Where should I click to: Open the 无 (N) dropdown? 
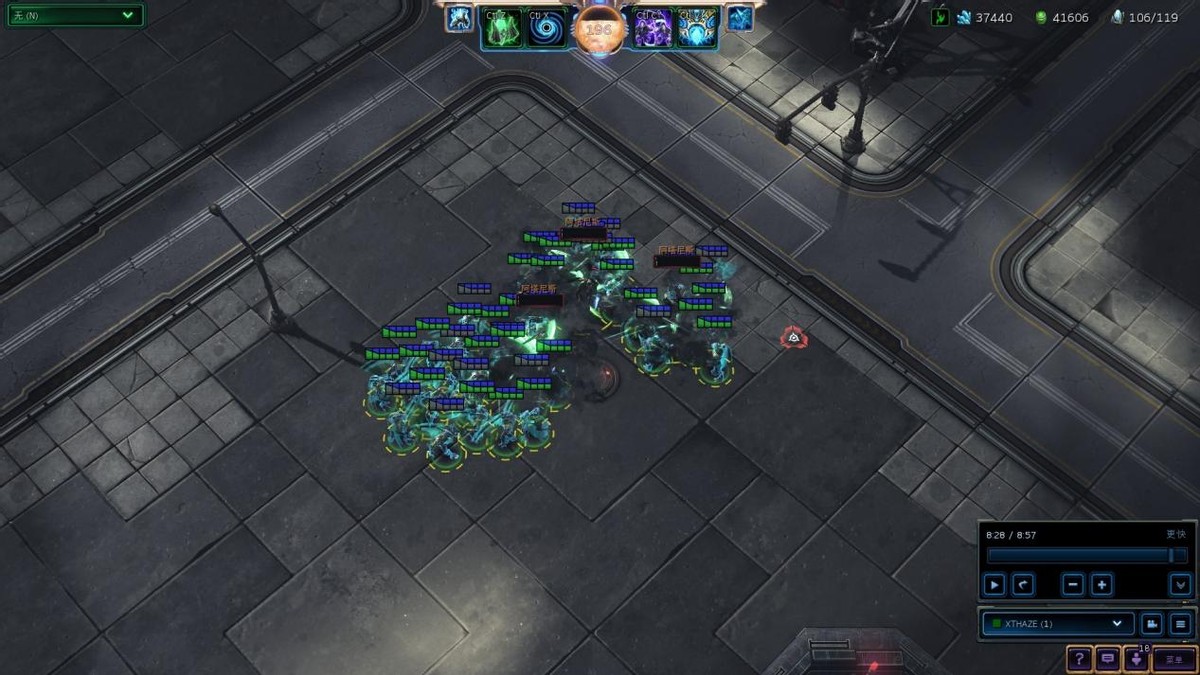(x=75, y=16)
